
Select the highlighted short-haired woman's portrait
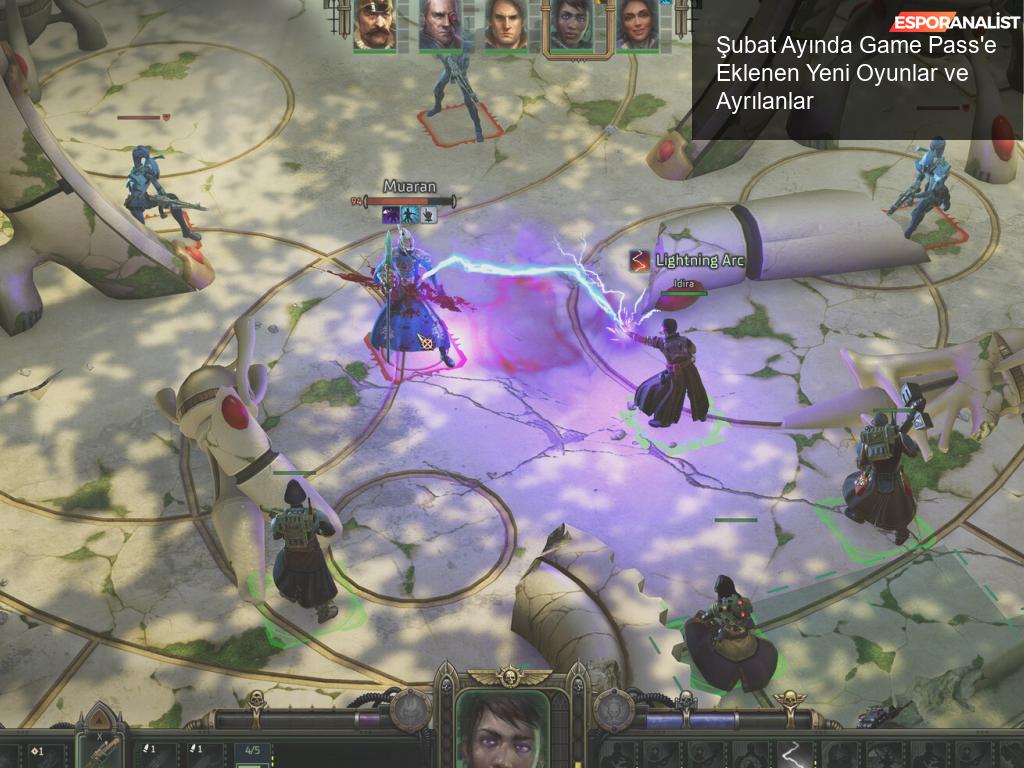pos(571,26)
